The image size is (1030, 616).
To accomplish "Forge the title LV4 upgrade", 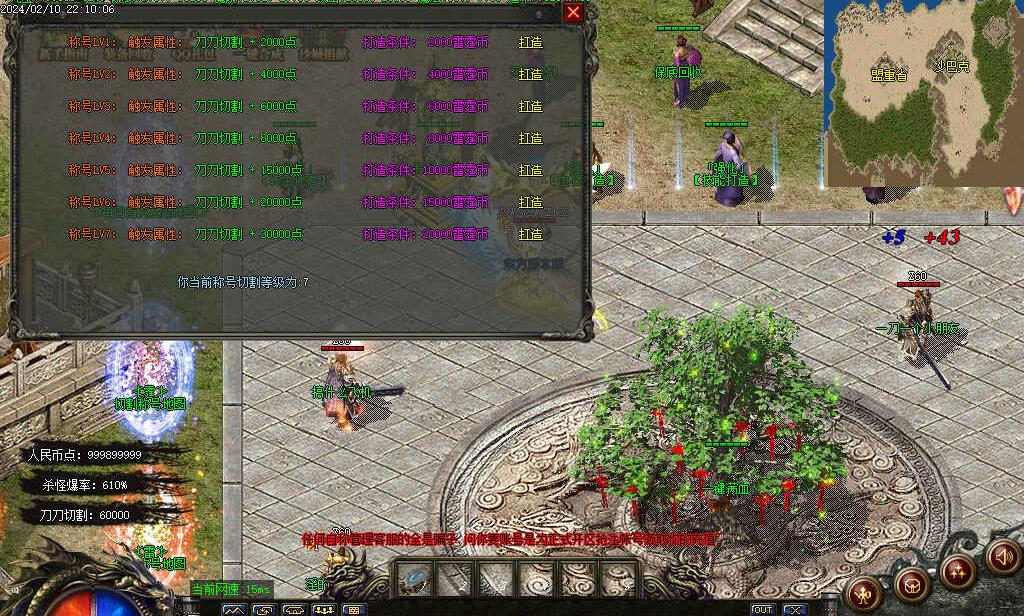I will (x=530, y=138).
